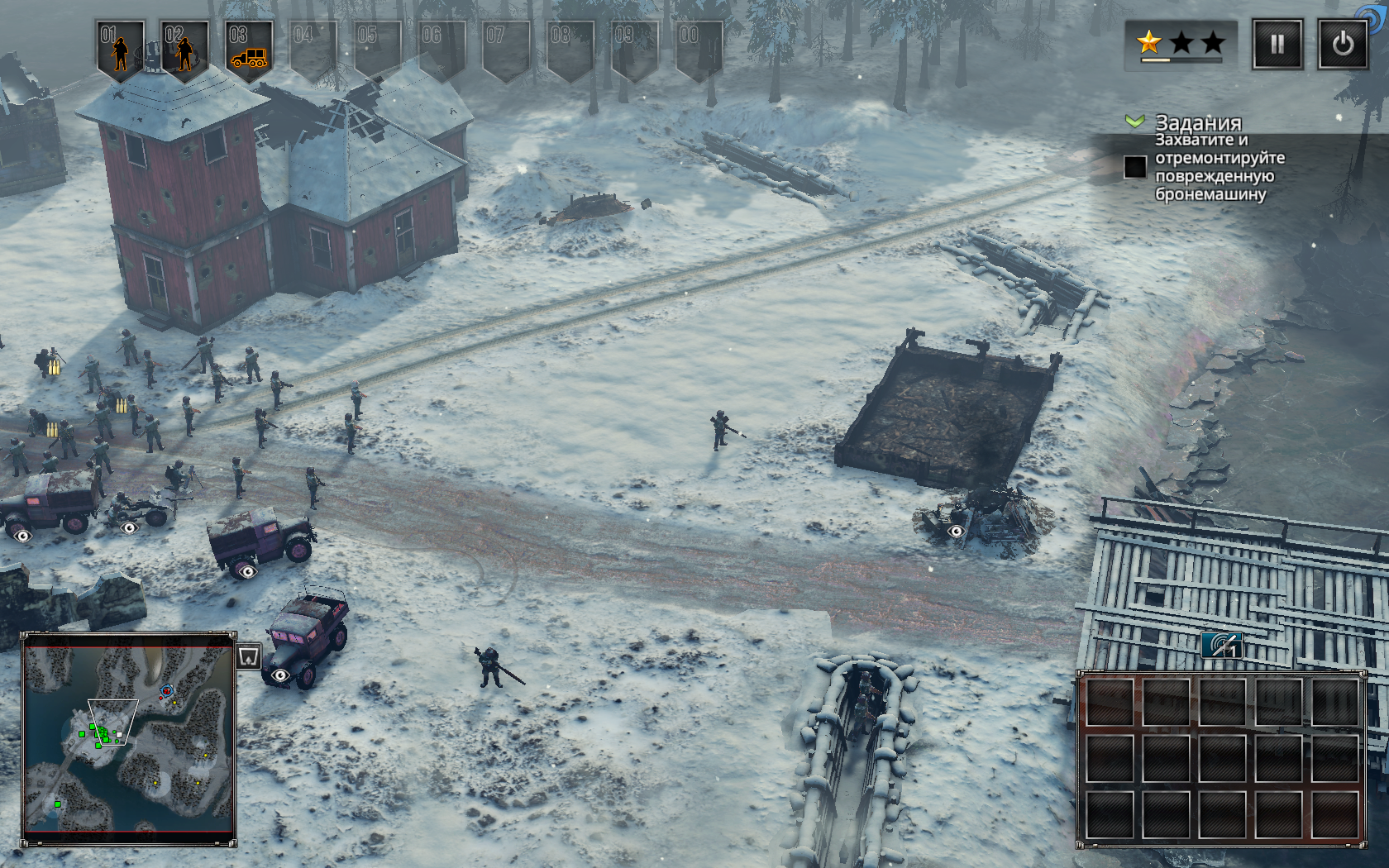This screenshot has width=1389, height=868.
Task: Pause the game with the pause button
Action: coord(1277,44)
